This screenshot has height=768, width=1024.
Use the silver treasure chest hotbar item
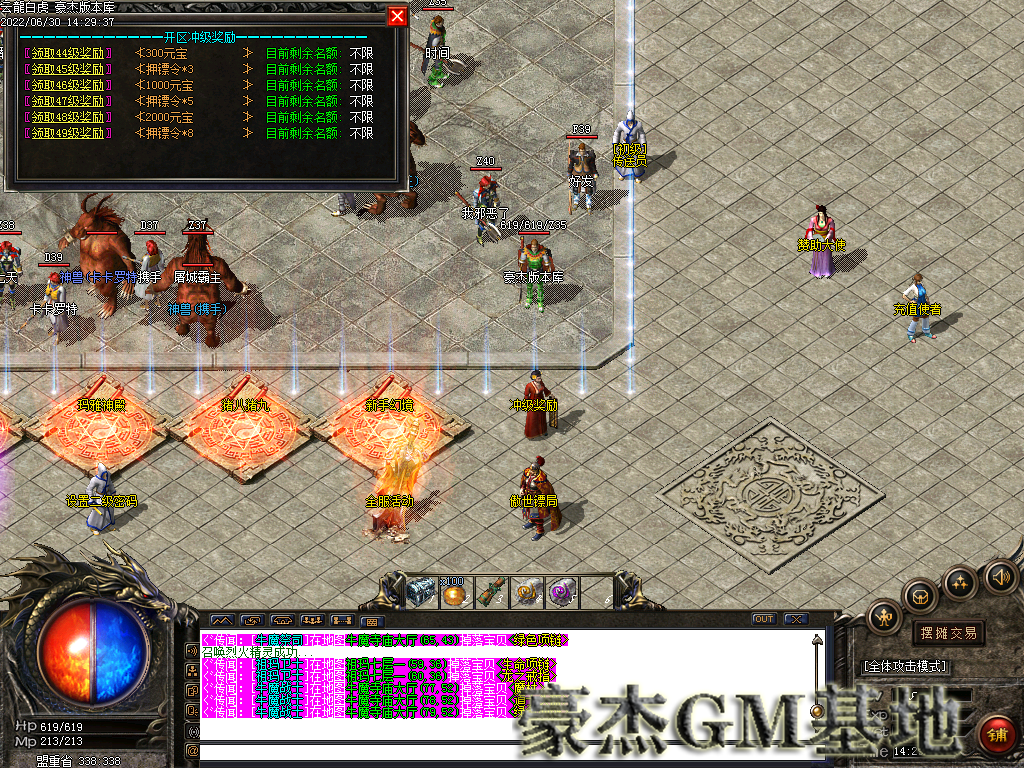coord(419,592)
